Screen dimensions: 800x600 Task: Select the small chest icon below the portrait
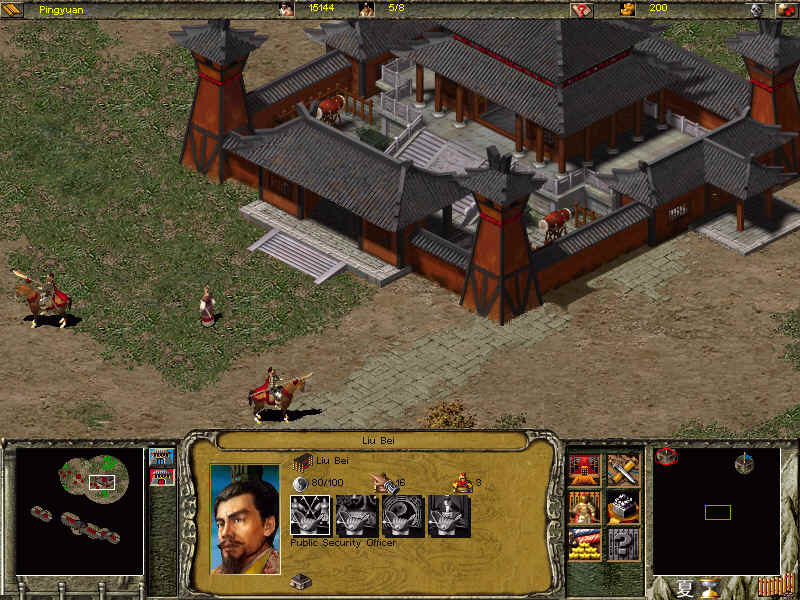click(298, 581)
